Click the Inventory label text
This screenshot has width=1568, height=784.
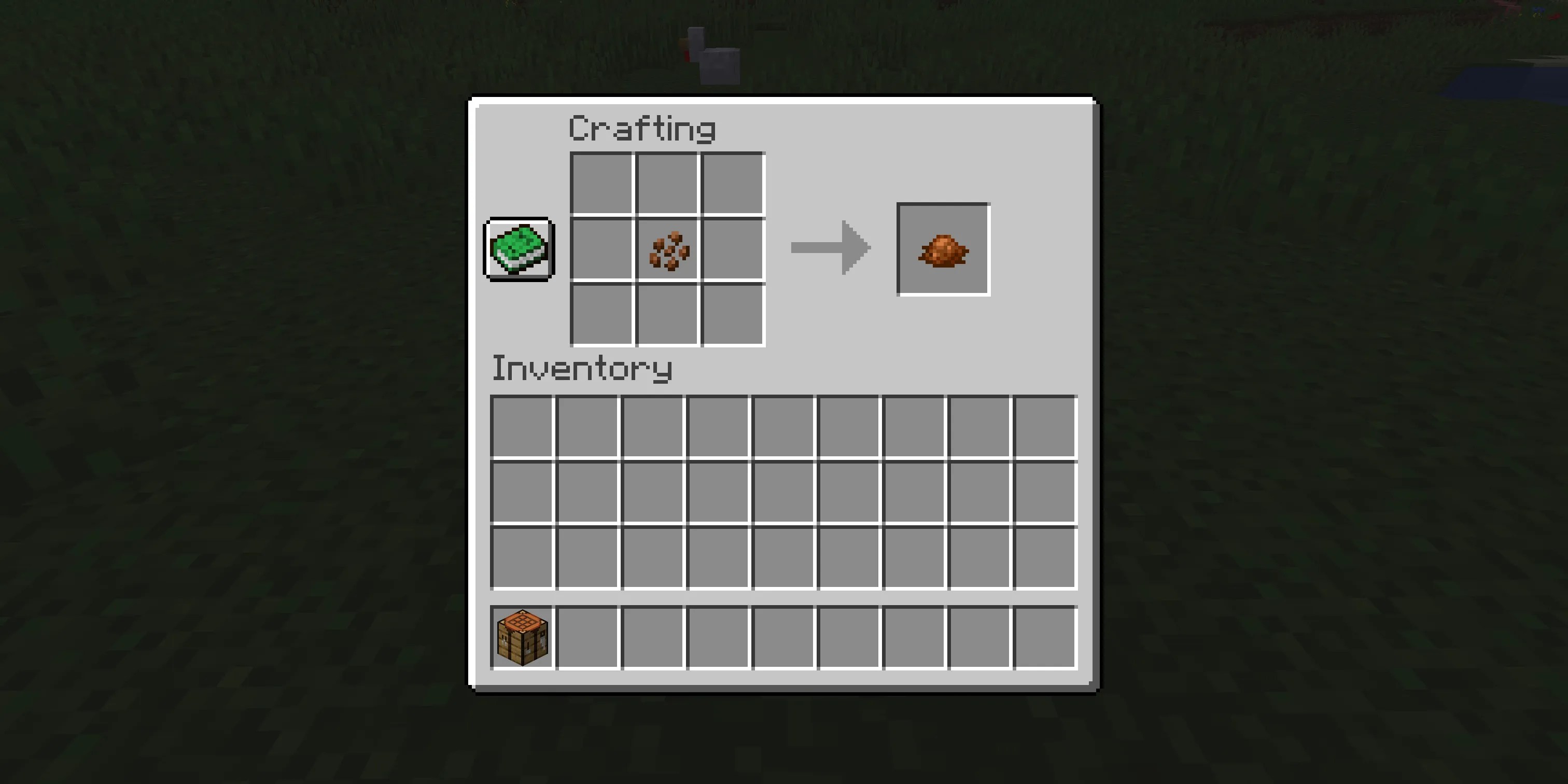pos(581,368)
